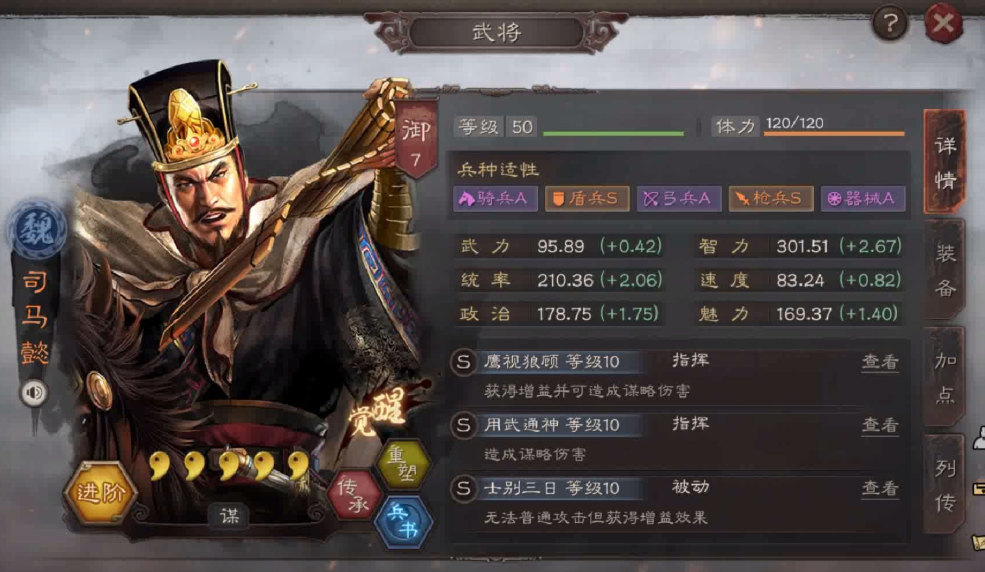Image resolution: width=985 pixels, height=572 pixels.
Task: Open the 兵书 military books button
Action: 403,521
